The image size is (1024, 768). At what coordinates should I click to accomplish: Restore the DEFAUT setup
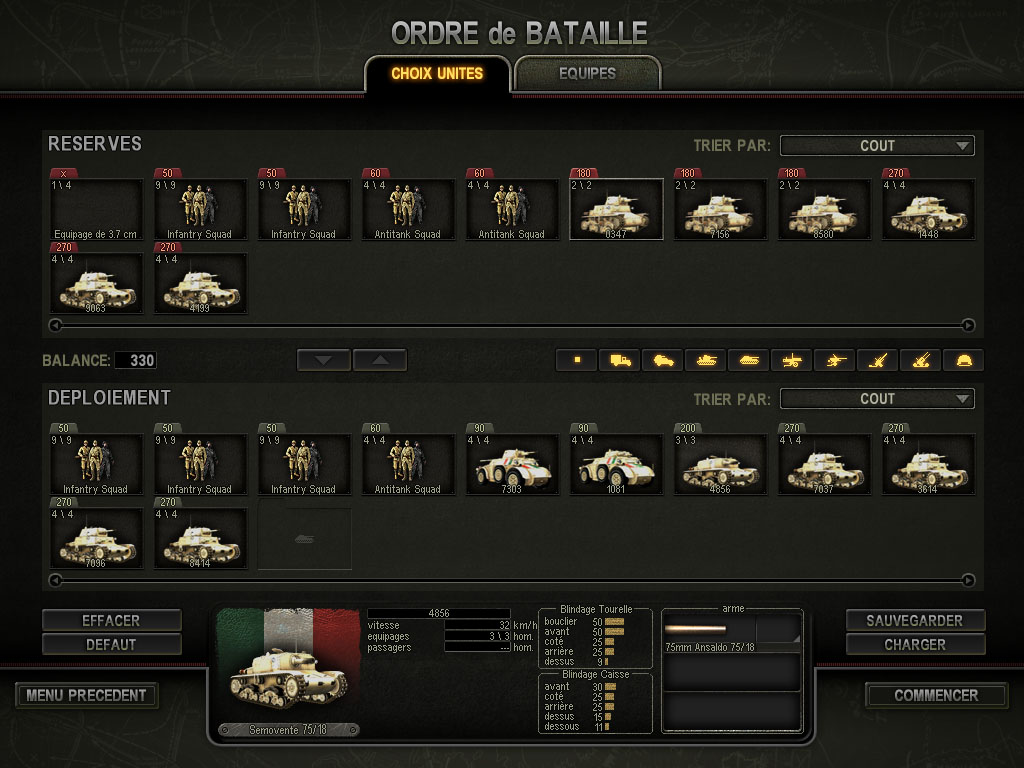[x=111, y=645]
